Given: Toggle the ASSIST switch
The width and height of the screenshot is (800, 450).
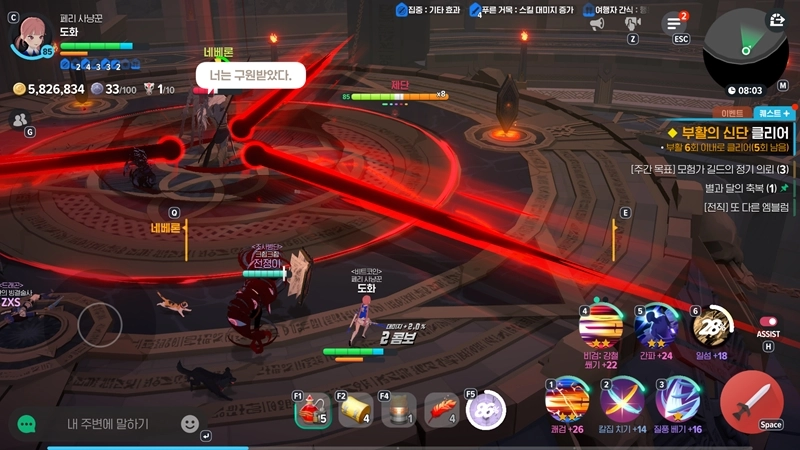Looking at the screenshot, I should [768, 322].
